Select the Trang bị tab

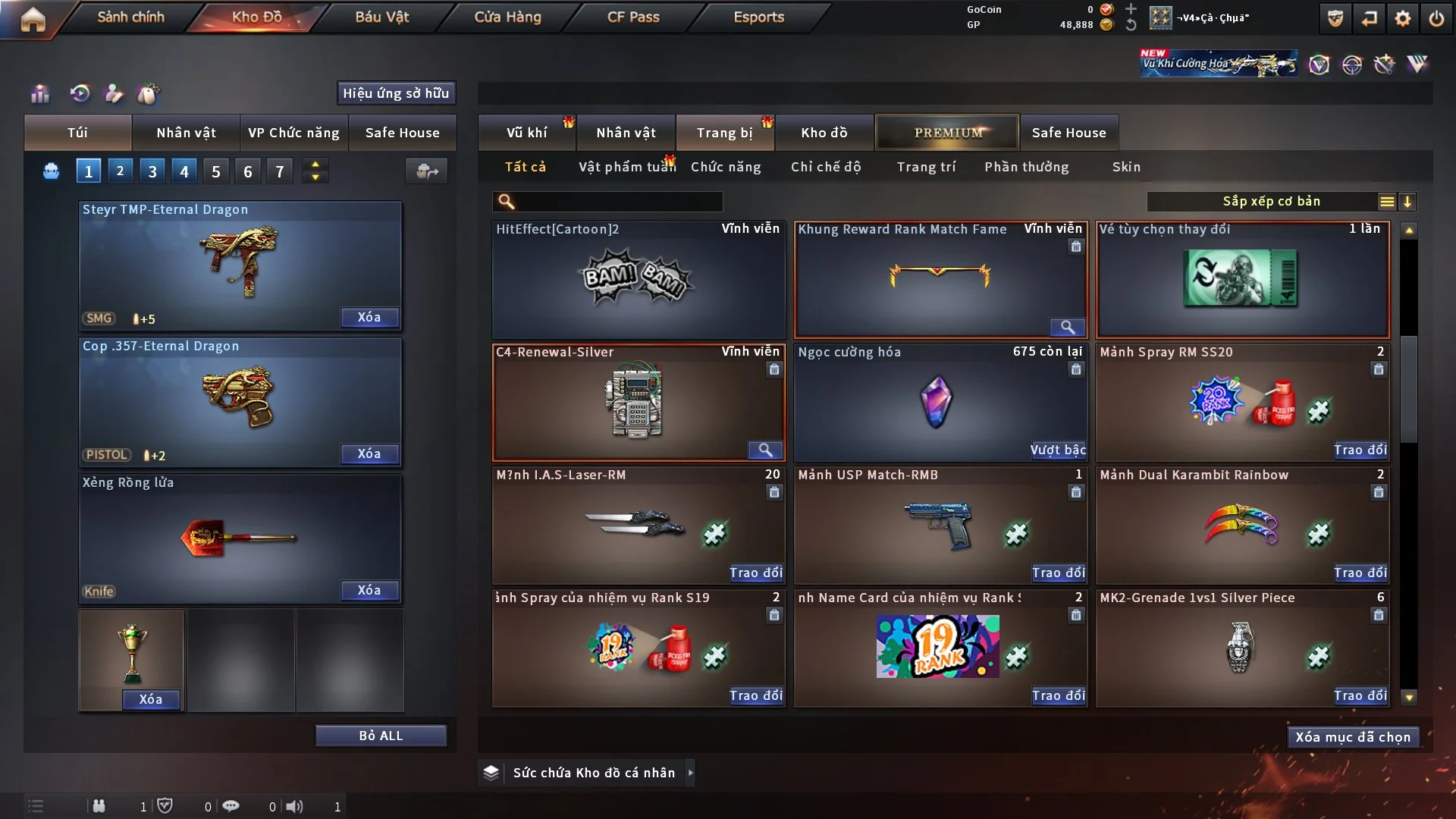[724, 133]
